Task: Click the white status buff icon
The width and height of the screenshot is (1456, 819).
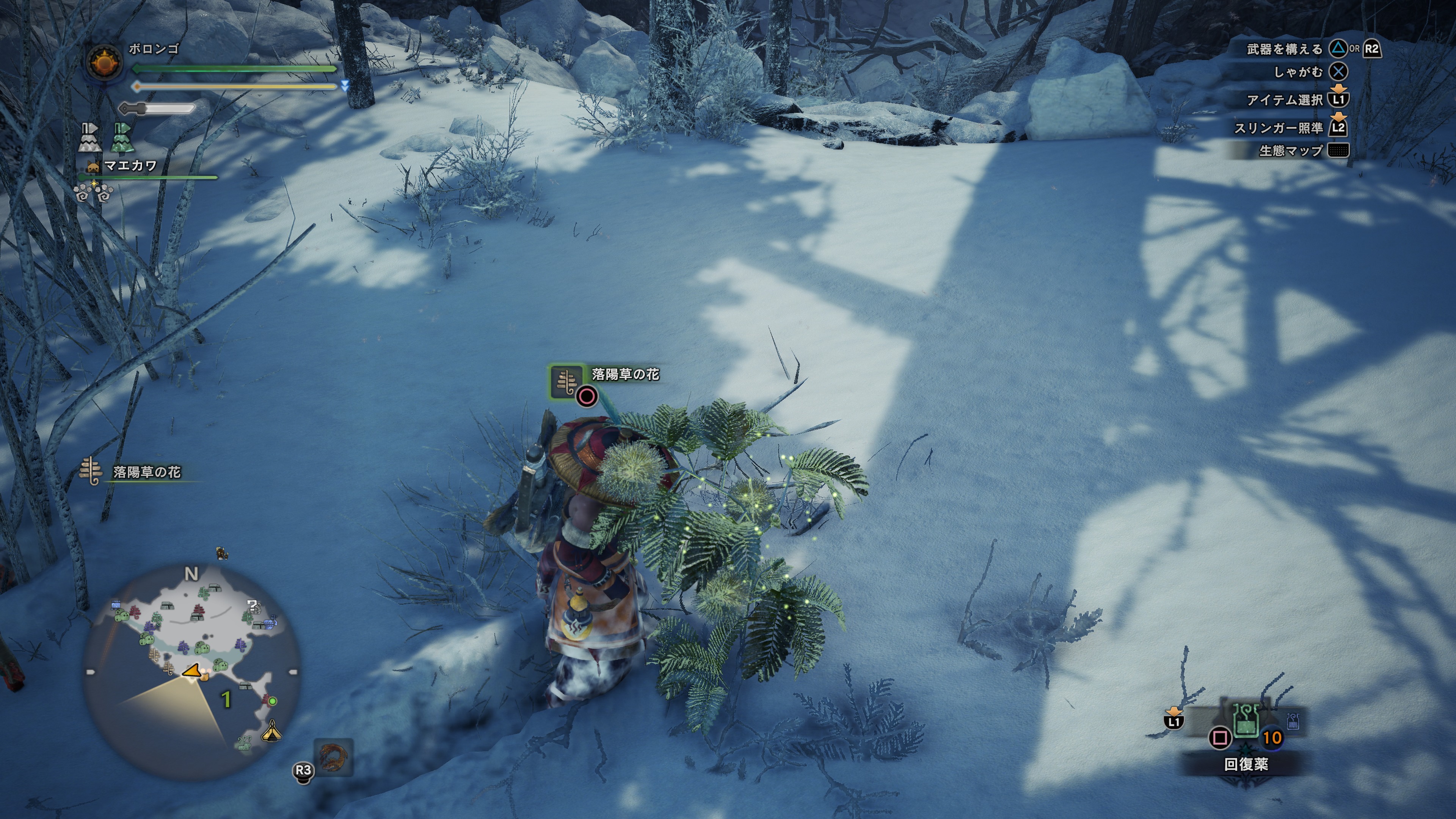Action: point(89,138)
